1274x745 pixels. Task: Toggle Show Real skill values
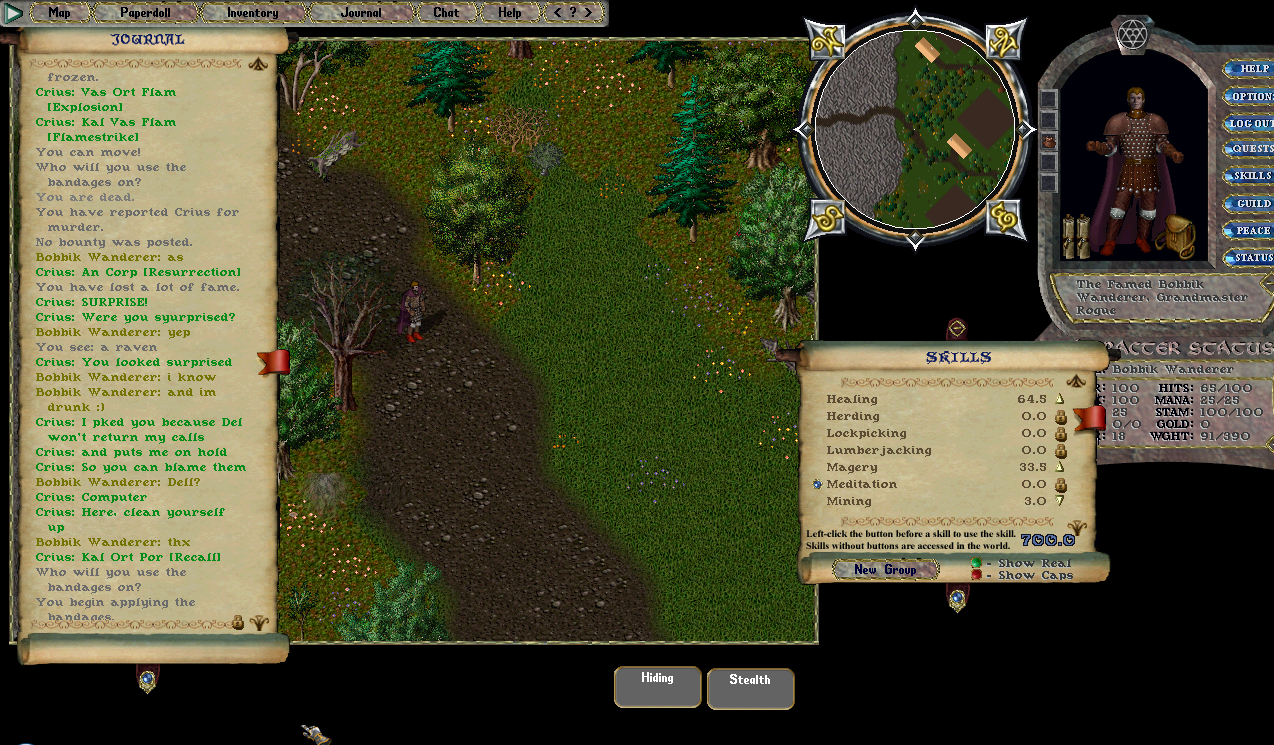tap(975, 563)
